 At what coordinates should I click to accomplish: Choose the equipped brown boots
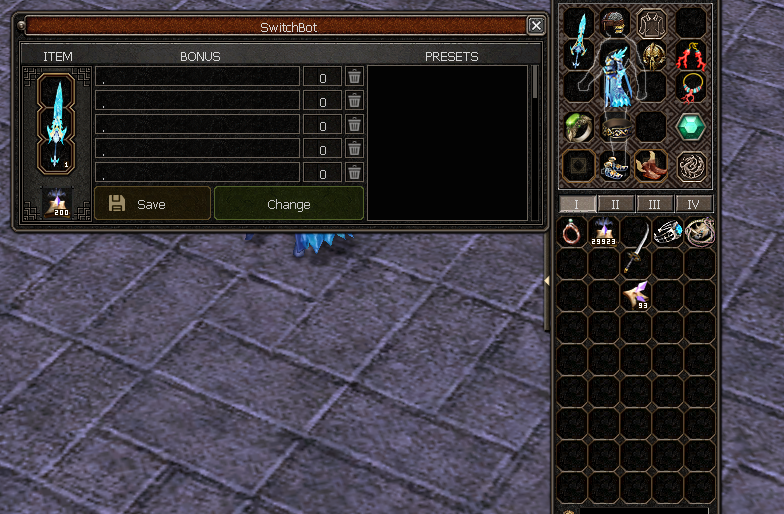(x=651, y=165)
